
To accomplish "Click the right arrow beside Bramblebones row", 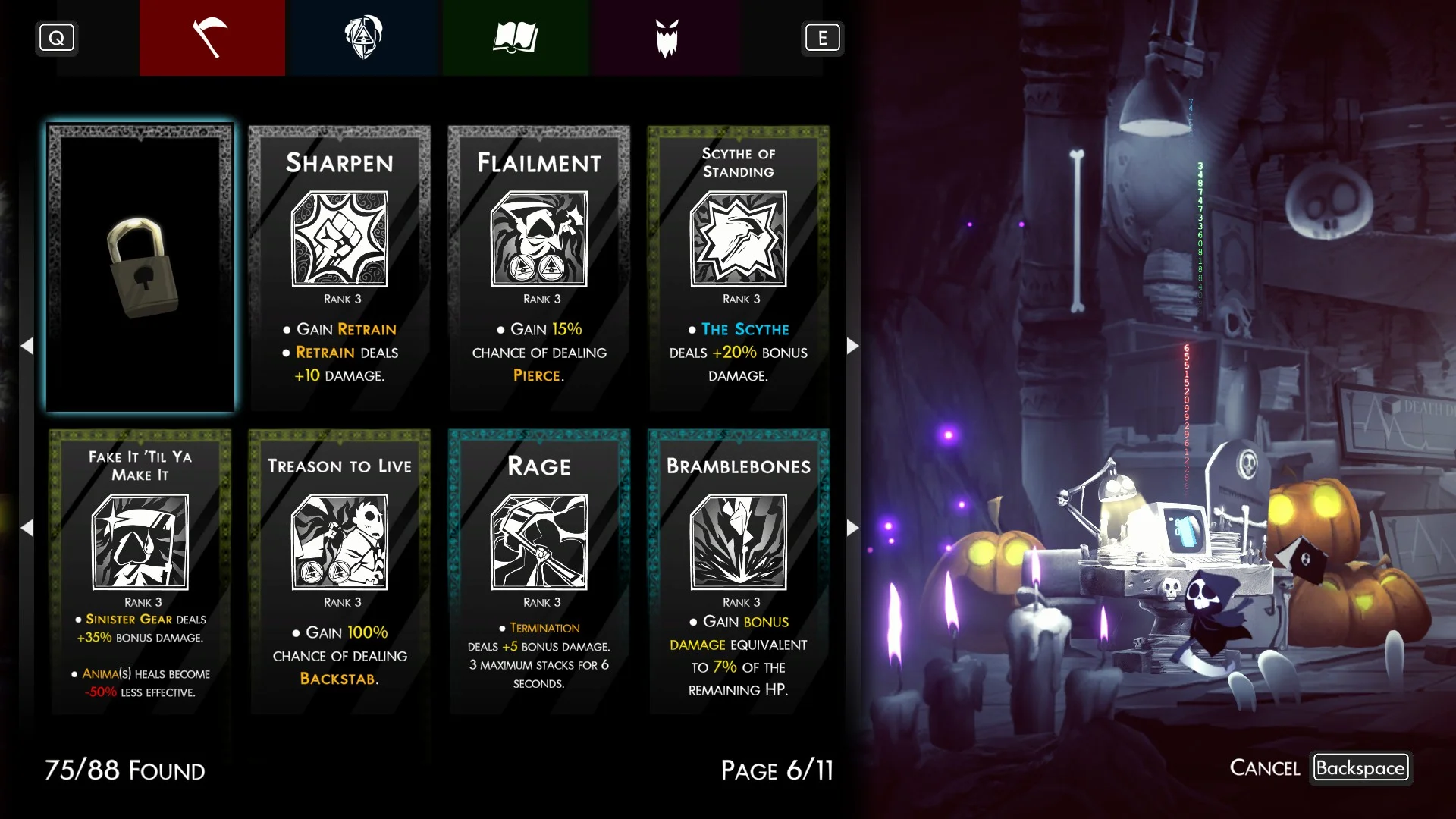I will [852, 528].
